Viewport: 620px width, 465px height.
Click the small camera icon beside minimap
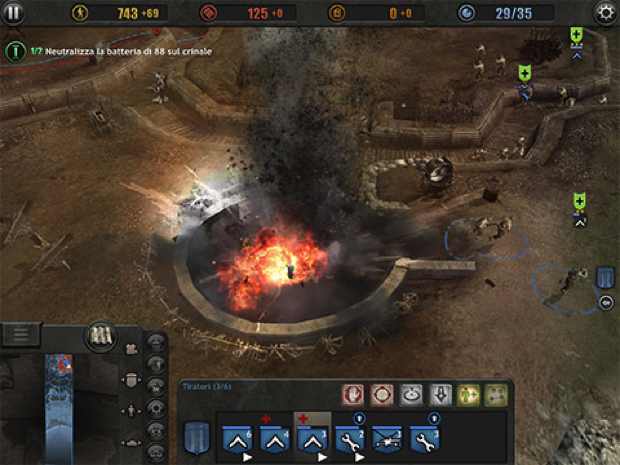131,350
